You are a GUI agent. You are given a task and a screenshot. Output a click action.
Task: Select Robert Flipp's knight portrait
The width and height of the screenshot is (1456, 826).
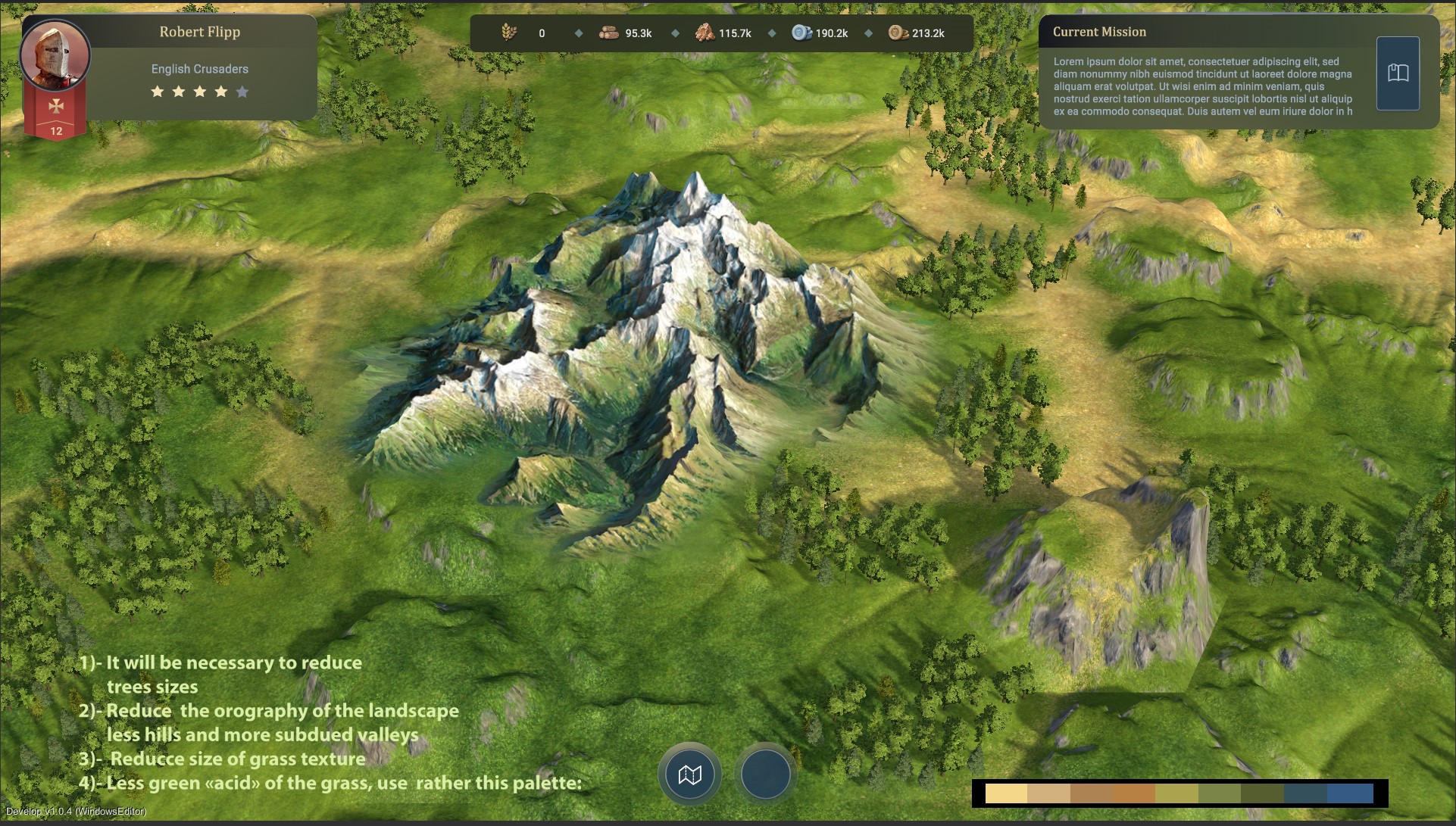coord(55,55)
